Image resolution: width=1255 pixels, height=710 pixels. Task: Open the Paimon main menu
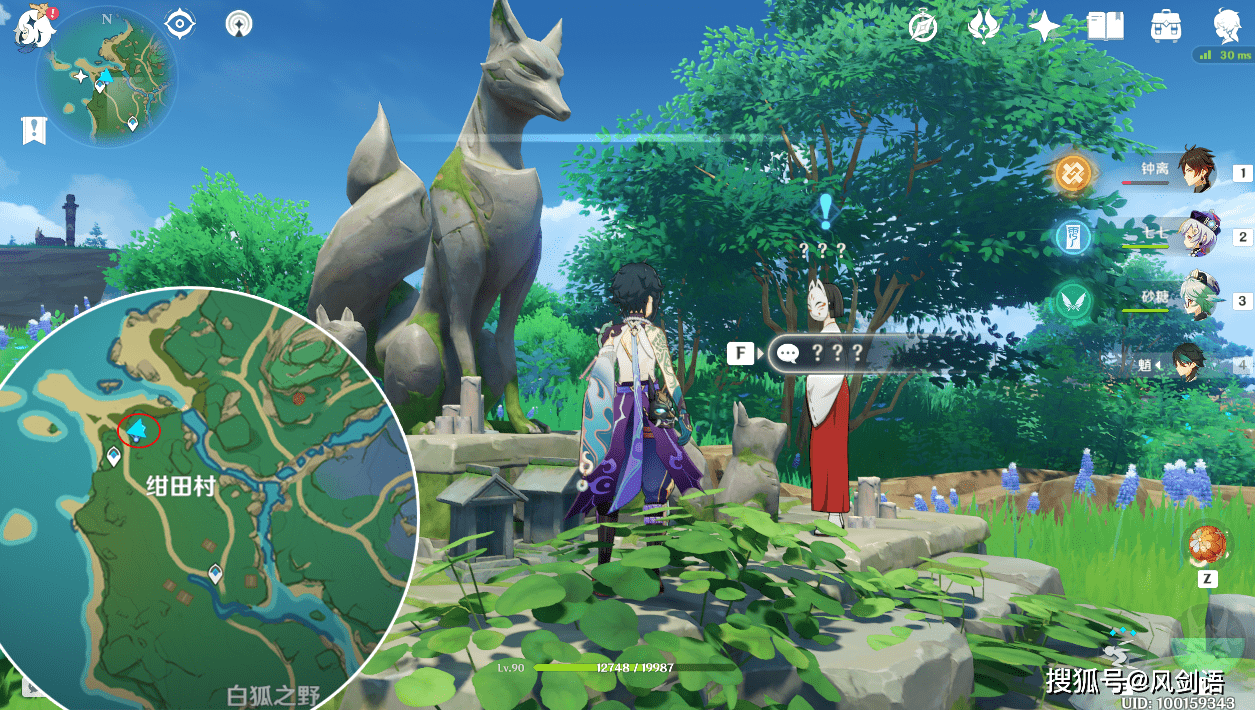click(x=35, y=27)
